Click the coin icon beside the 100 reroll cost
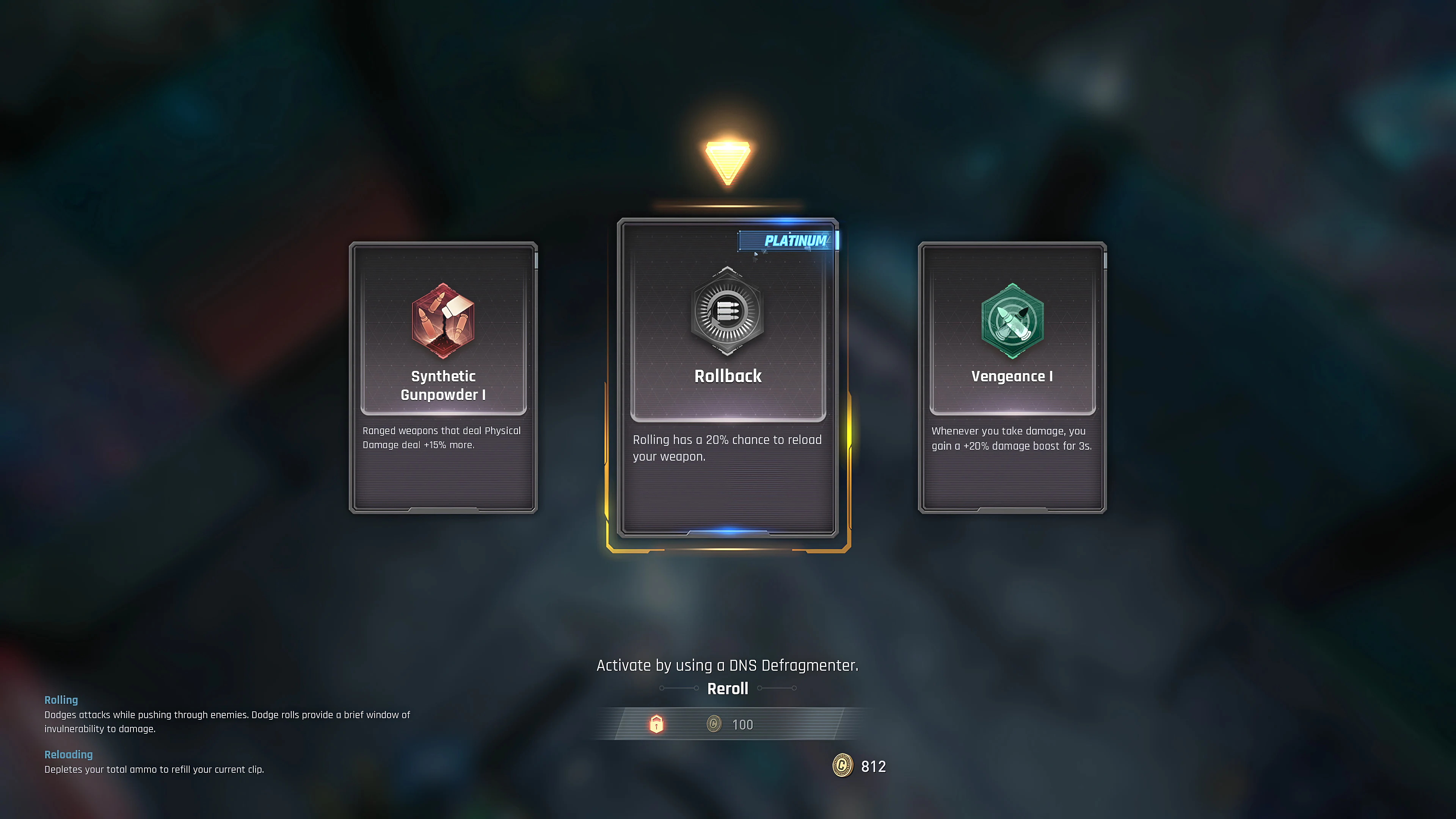This screenshot has height=819, width=1456. coord(713,724)
